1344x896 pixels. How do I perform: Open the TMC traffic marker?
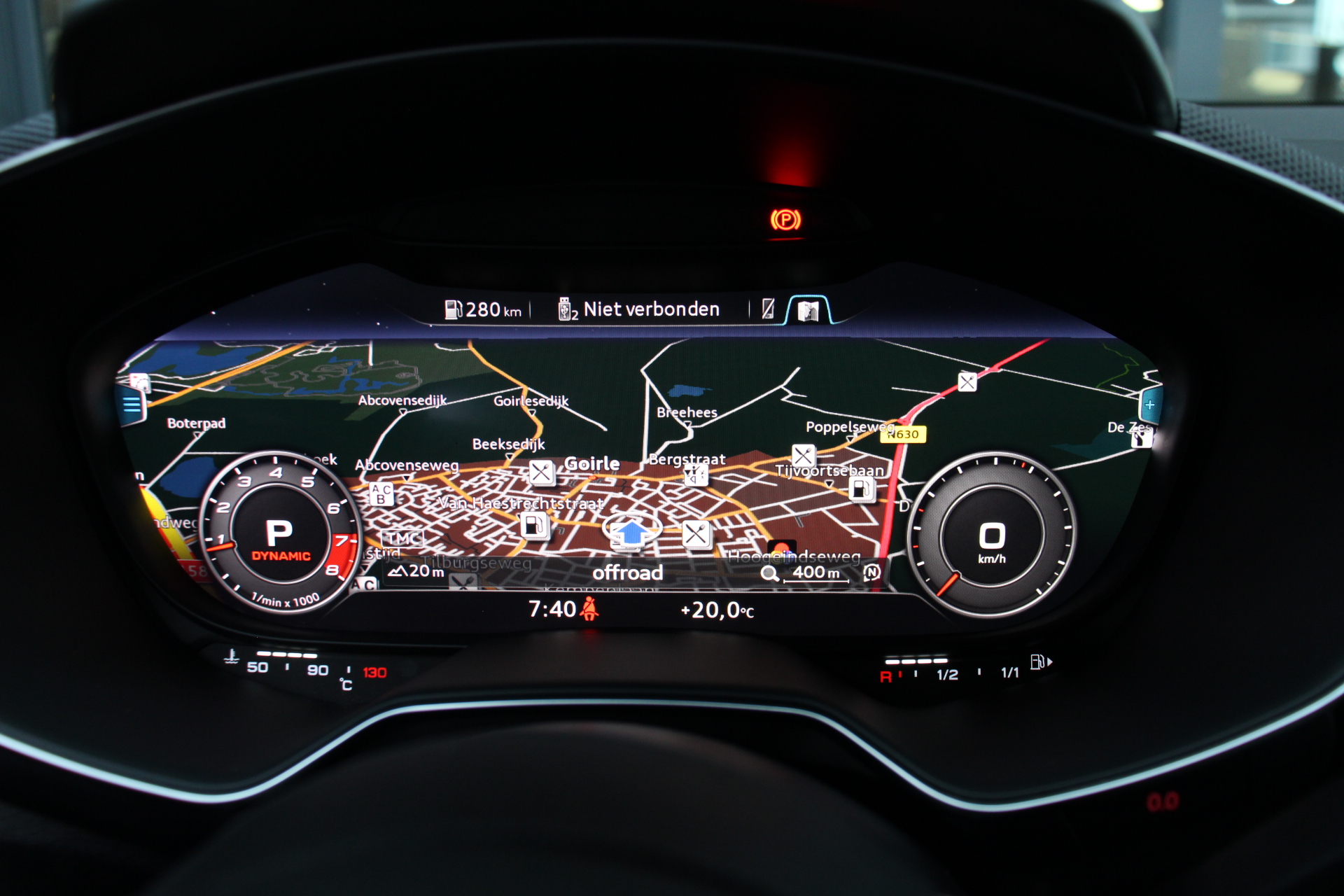tap(402, 538)
